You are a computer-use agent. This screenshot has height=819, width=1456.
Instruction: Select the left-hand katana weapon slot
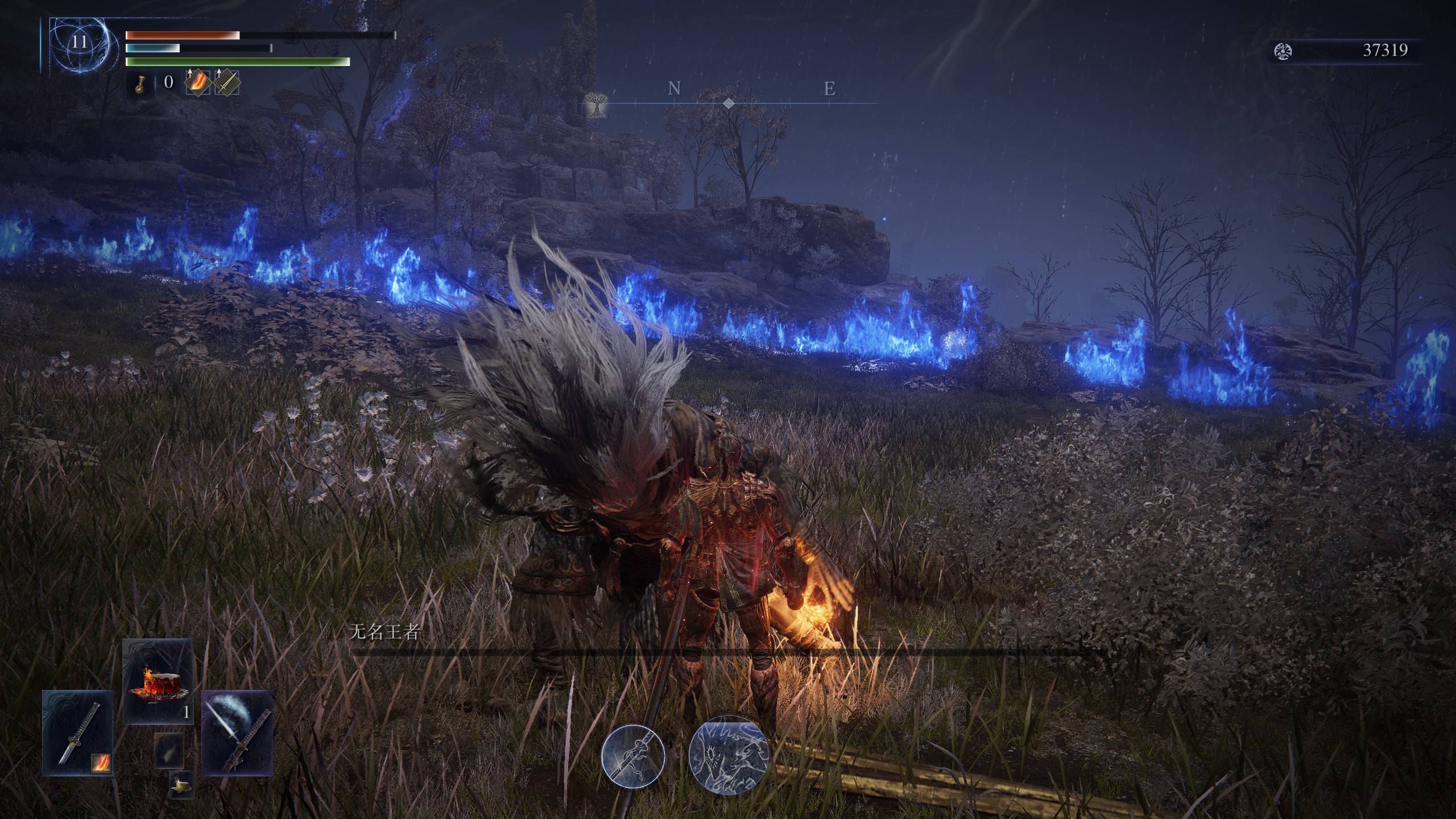pyautogui.click(x=76, y=733)
